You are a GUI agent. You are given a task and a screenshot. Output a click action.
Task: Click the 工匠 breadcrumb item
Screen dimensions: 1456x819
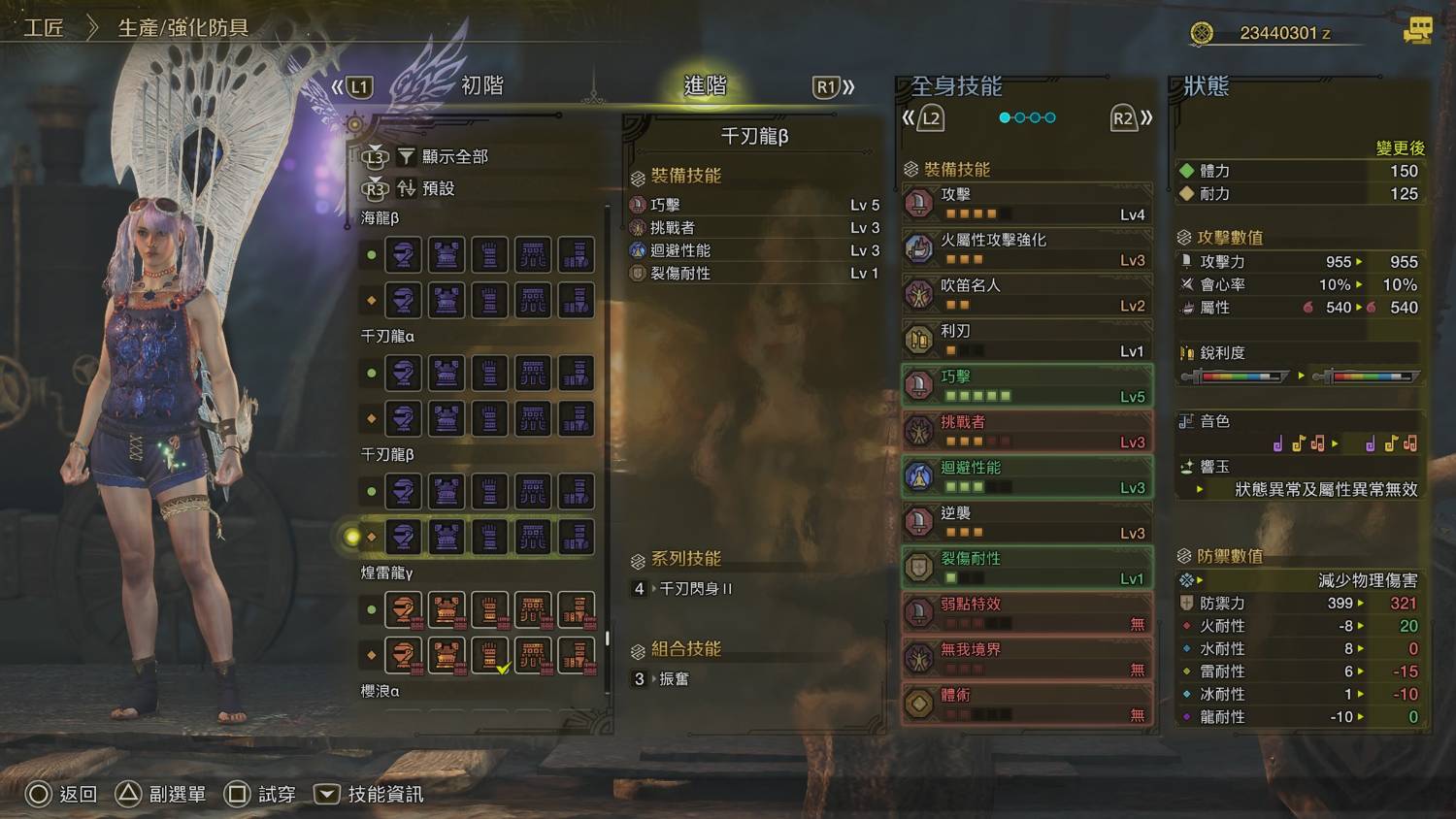tap(45, 28)
